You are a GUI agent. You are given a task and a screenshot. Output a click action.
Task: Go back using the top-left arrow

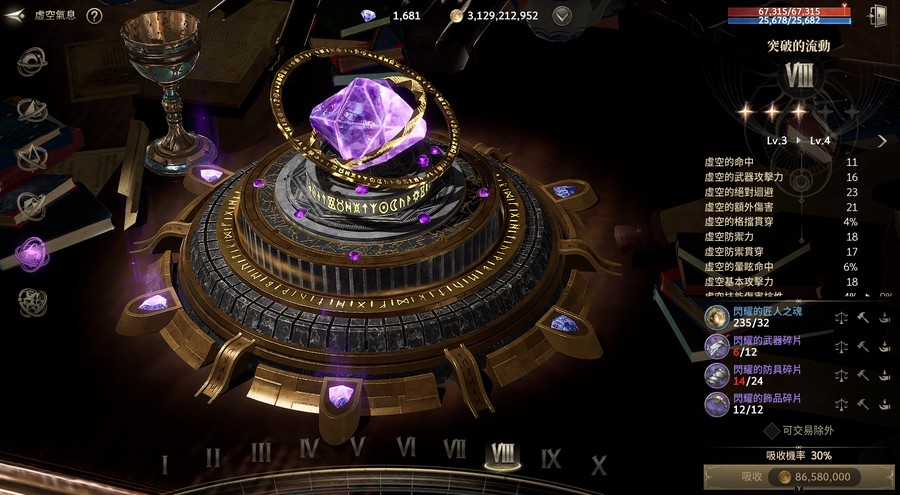[x=14, y=16]
